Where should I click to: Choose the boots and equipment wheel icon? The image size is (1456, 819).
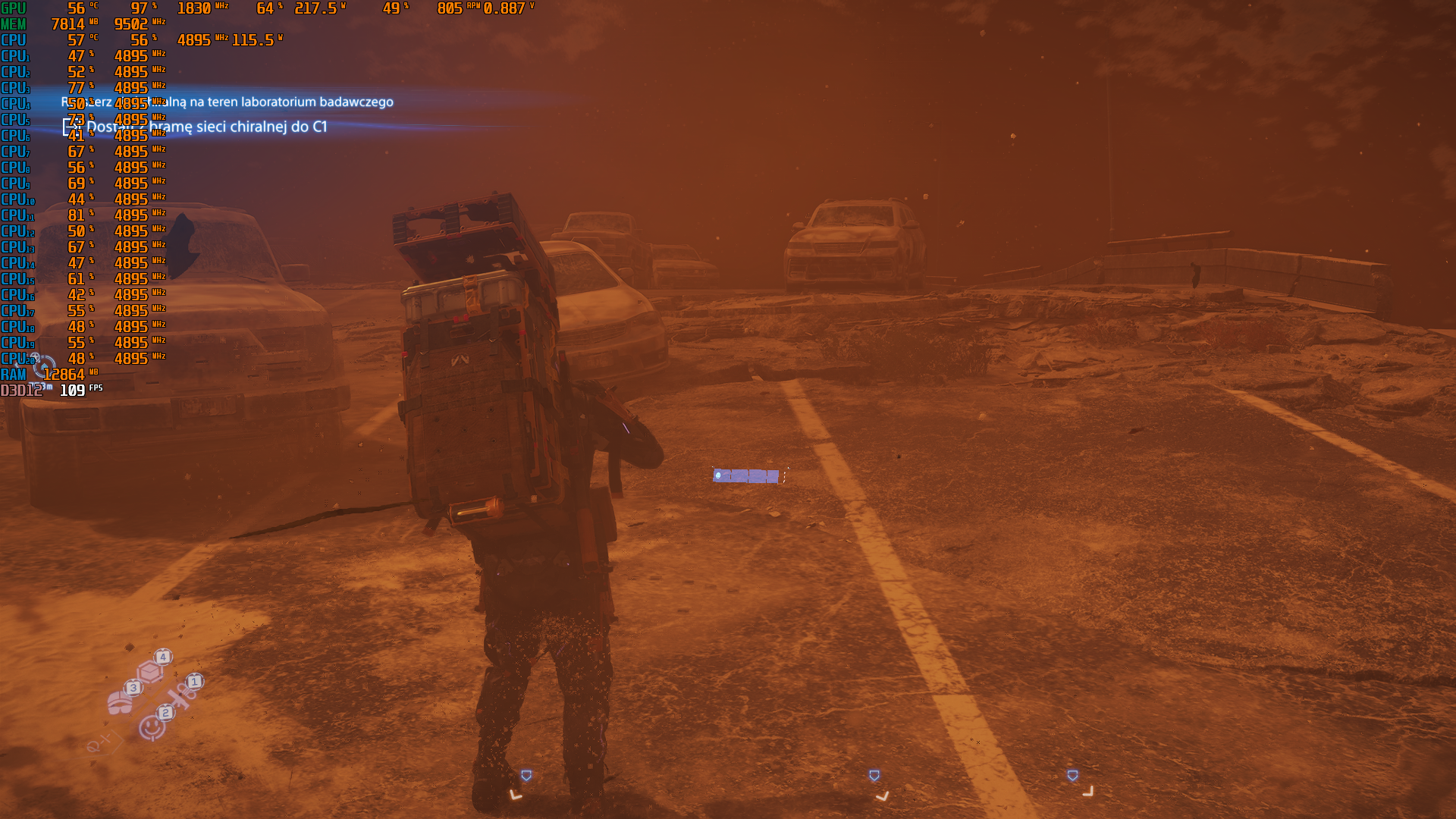120,702
